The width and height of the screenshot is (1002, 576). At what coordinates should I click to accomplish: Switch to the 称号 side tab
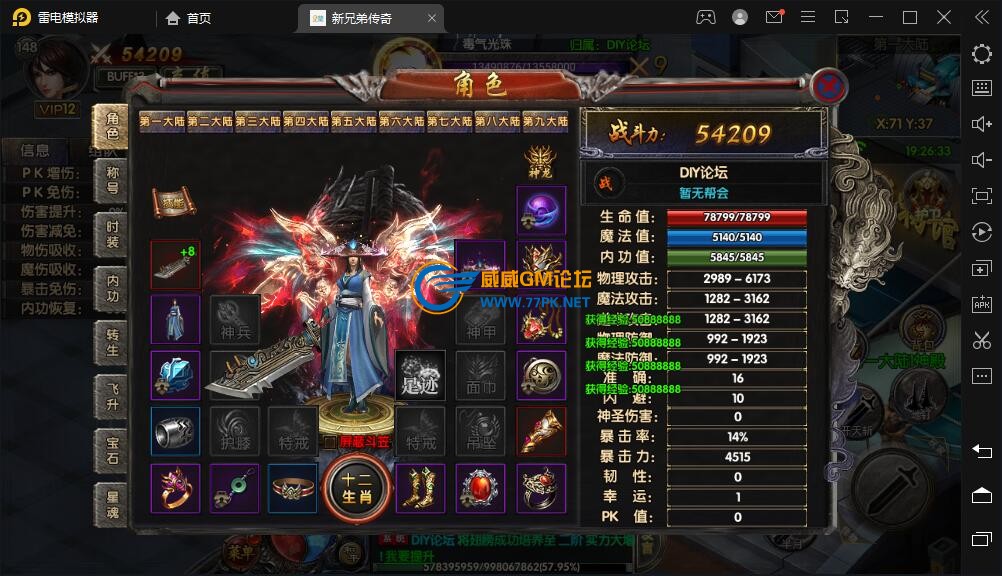pos(112,178)
